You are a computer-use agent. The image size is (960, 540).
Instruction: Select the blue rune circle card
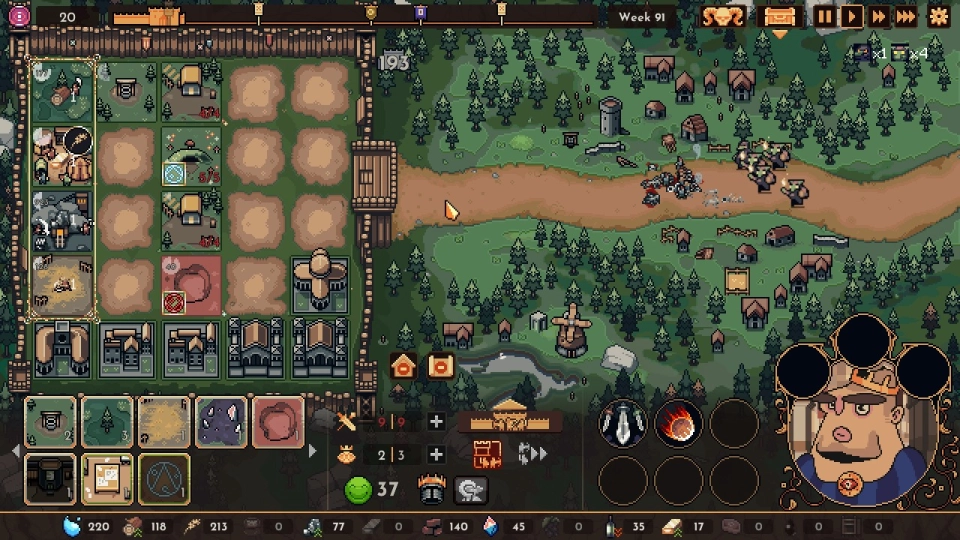[164, 478]
